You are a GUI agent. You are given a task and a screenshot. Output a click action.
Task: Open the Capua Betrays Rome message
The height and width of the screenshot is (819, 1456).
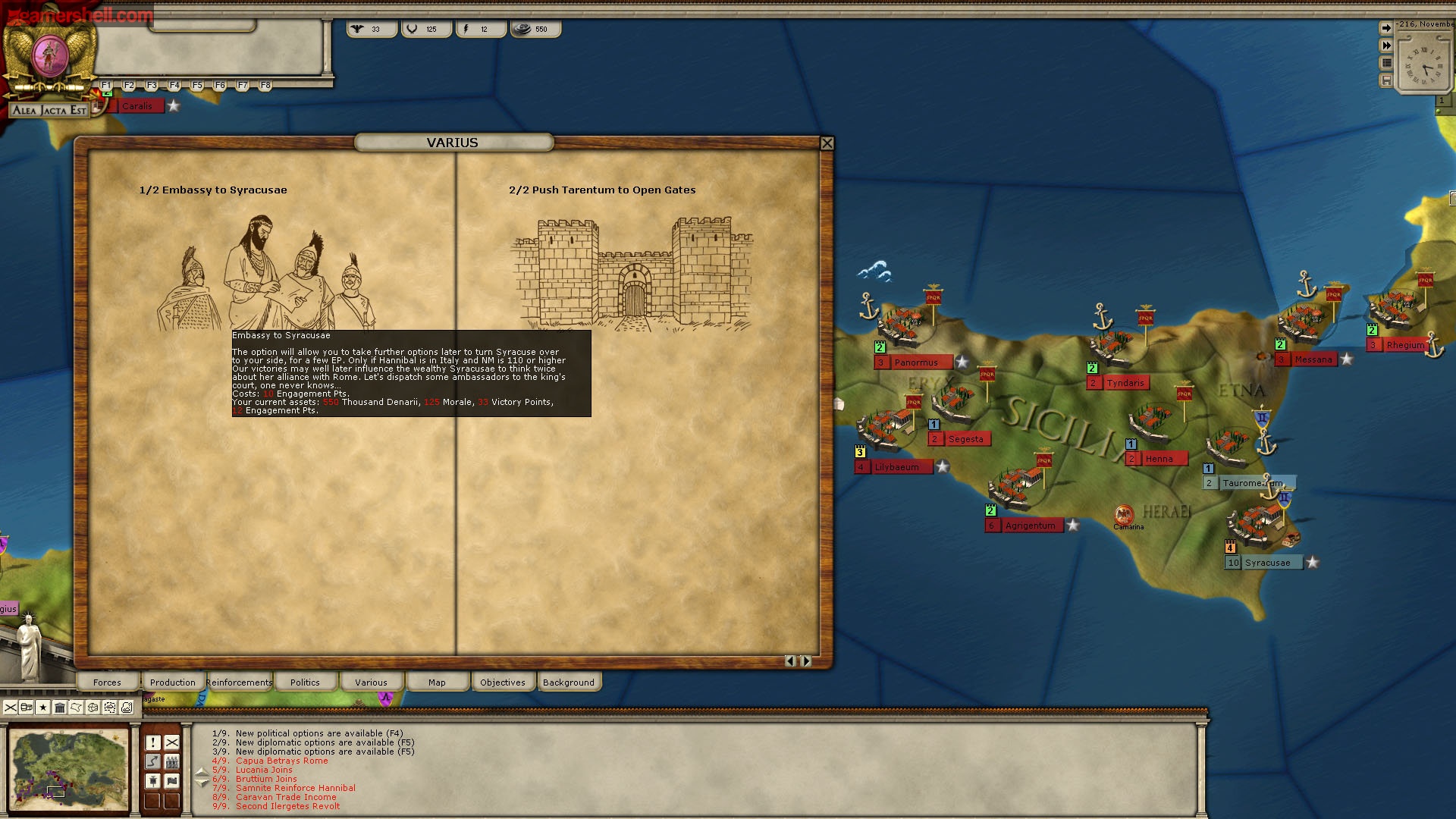281,761
